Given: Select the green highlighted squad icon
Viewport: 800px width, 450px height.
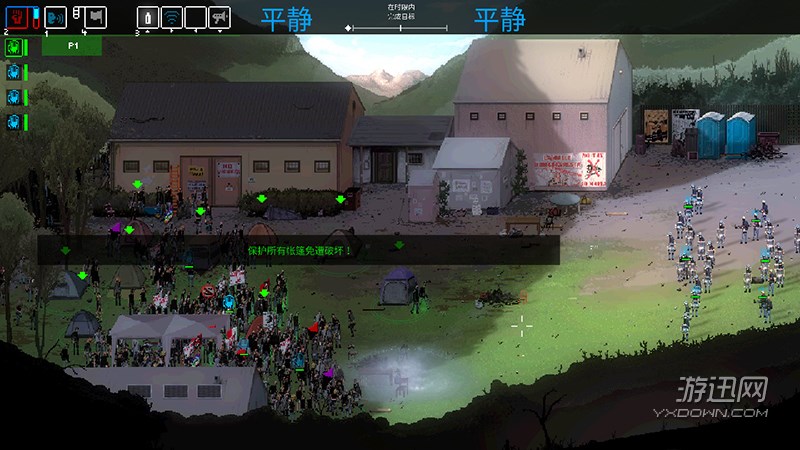Looking at the screenshot, I should [x=14, y=47].
